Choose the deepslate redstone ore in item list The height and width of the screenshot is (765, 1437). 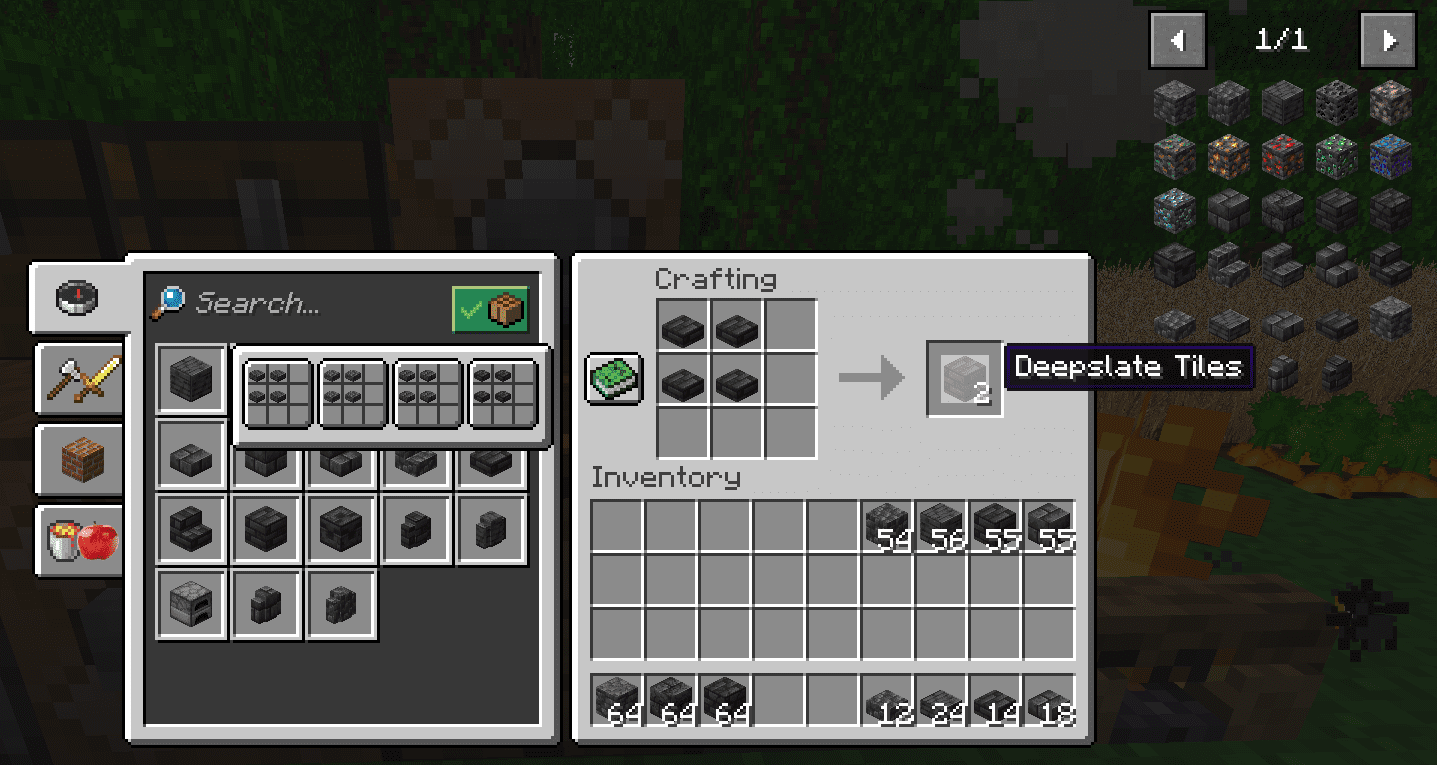coord(1282,156)
